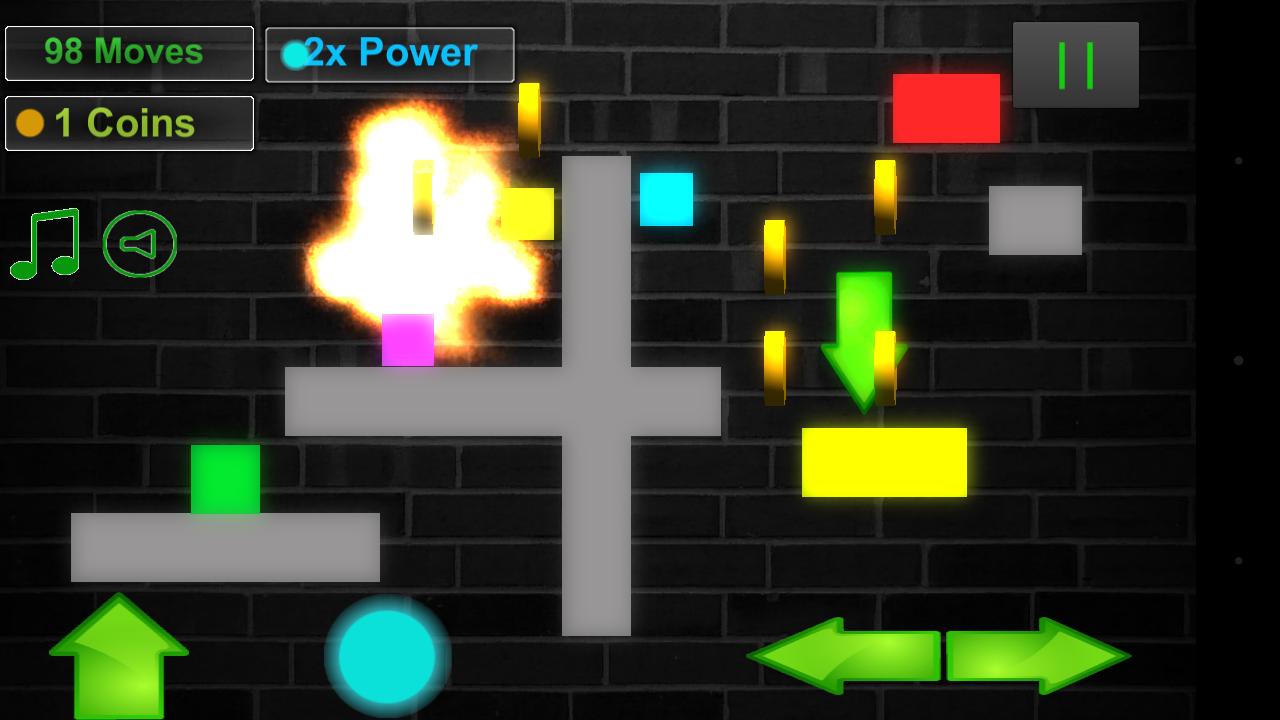Select the 1 Coins display panel
This screenshot has height=720, width=1280.
pyautogui.click(x=128, y=123)
